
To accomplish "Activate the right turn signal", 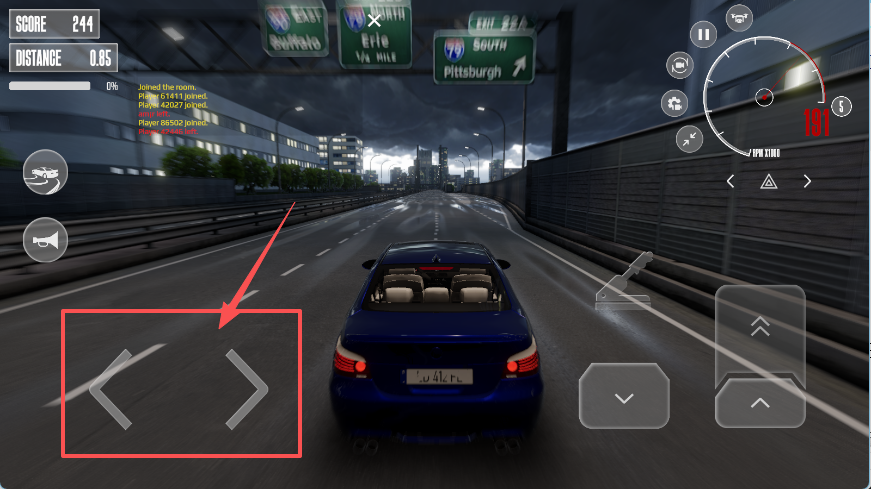I will click(x=807, y=181).
